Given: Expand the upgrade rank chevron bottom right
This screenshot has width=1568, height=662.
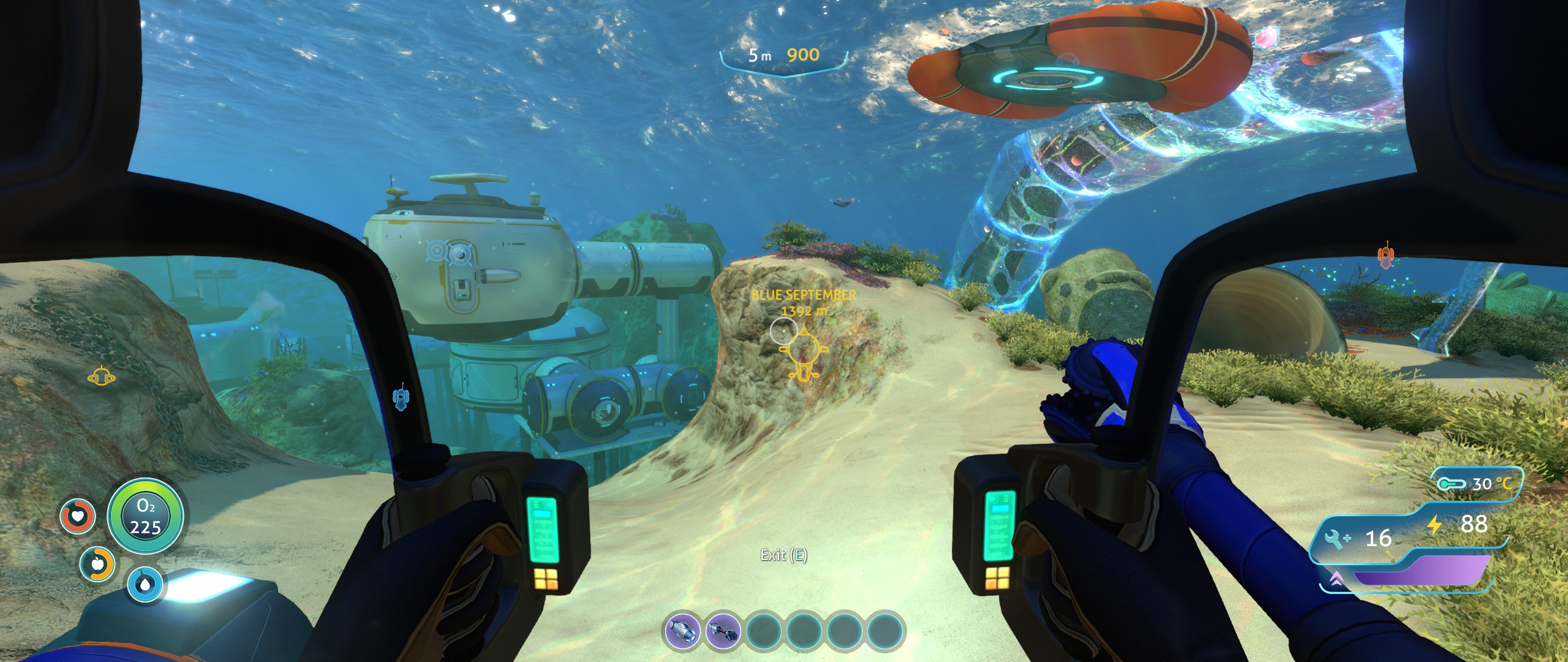Looking at the screenshot, I should pos(1337,579).
